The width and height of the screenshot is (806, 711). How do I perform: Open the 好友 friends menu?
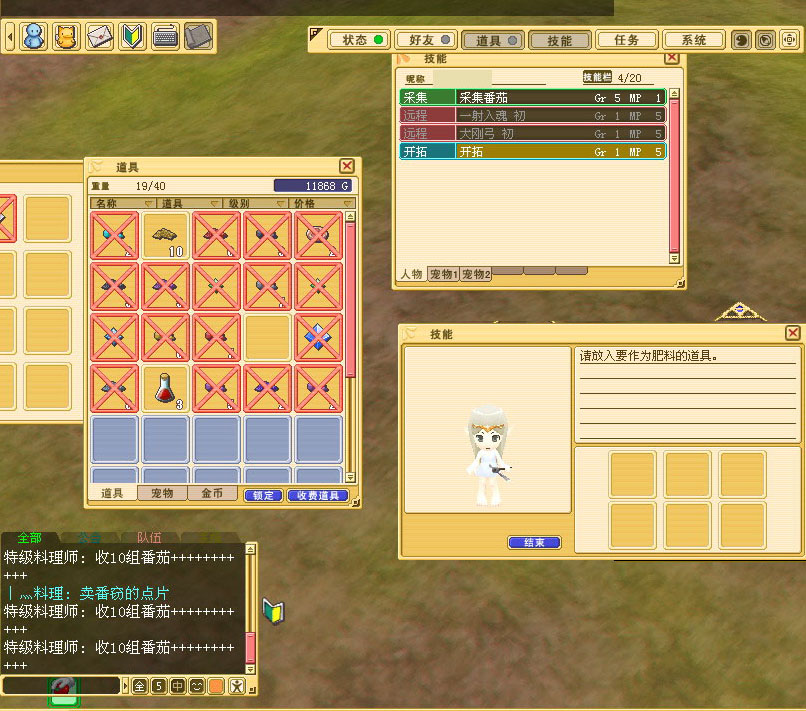426,40
